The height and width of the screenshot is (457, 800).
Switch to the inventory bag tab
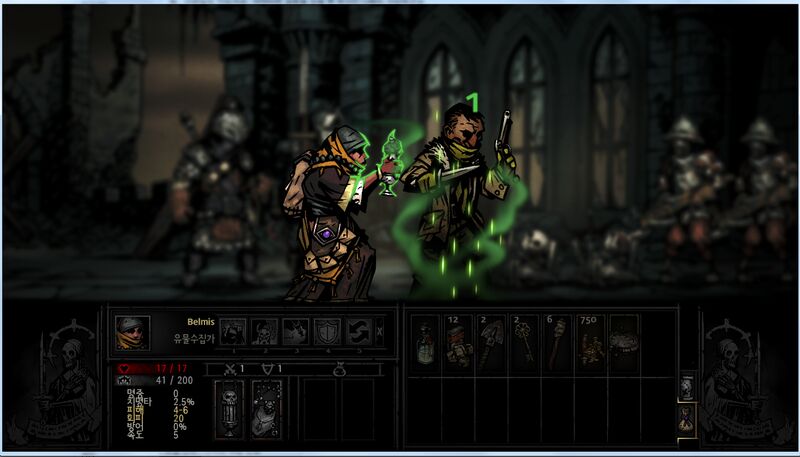687,417
